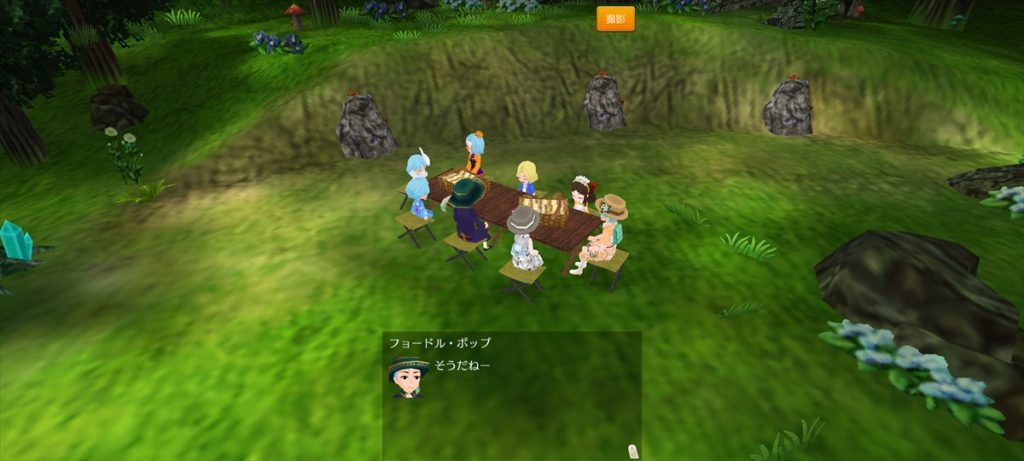The height and width of the screenshot is (461, 1024).
Task: Tap the orange 撮影 photo button
Action: [x=615, y=18]
